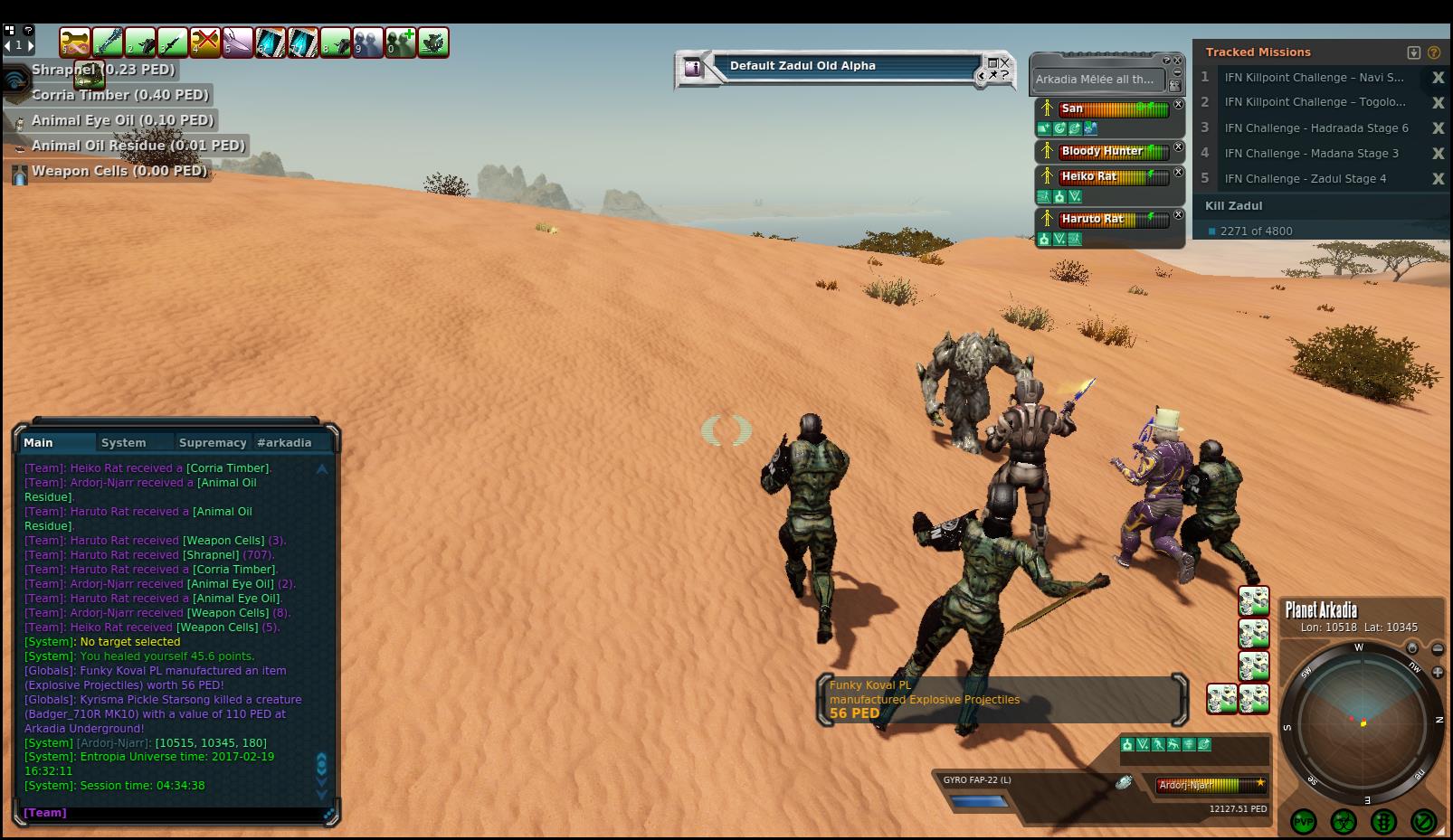Viewport: 1453px width, 840px height.
Task: Select the #arkadia chat channel tab
Action: (284, 442)
